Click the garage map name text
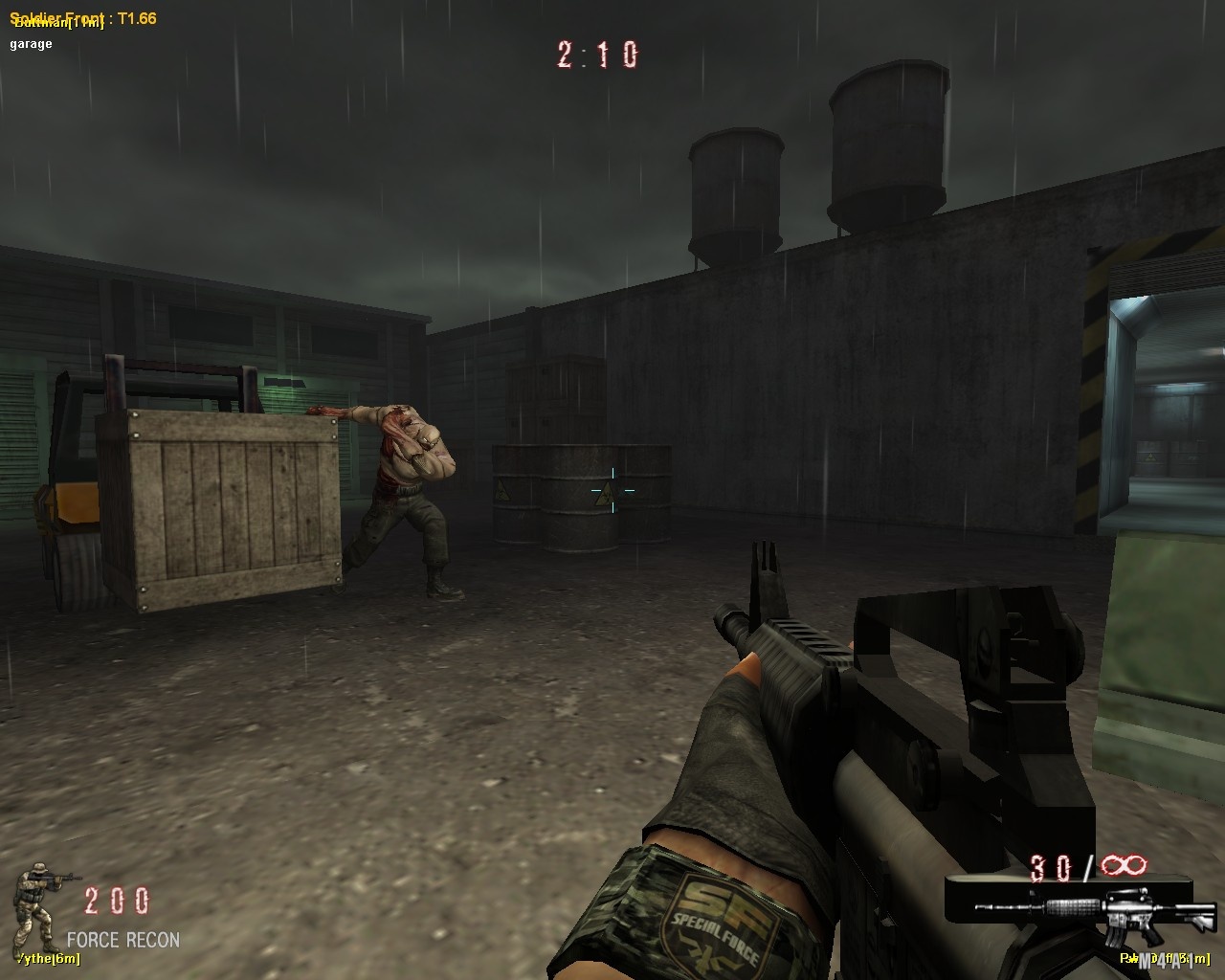 tap(33, 42)
